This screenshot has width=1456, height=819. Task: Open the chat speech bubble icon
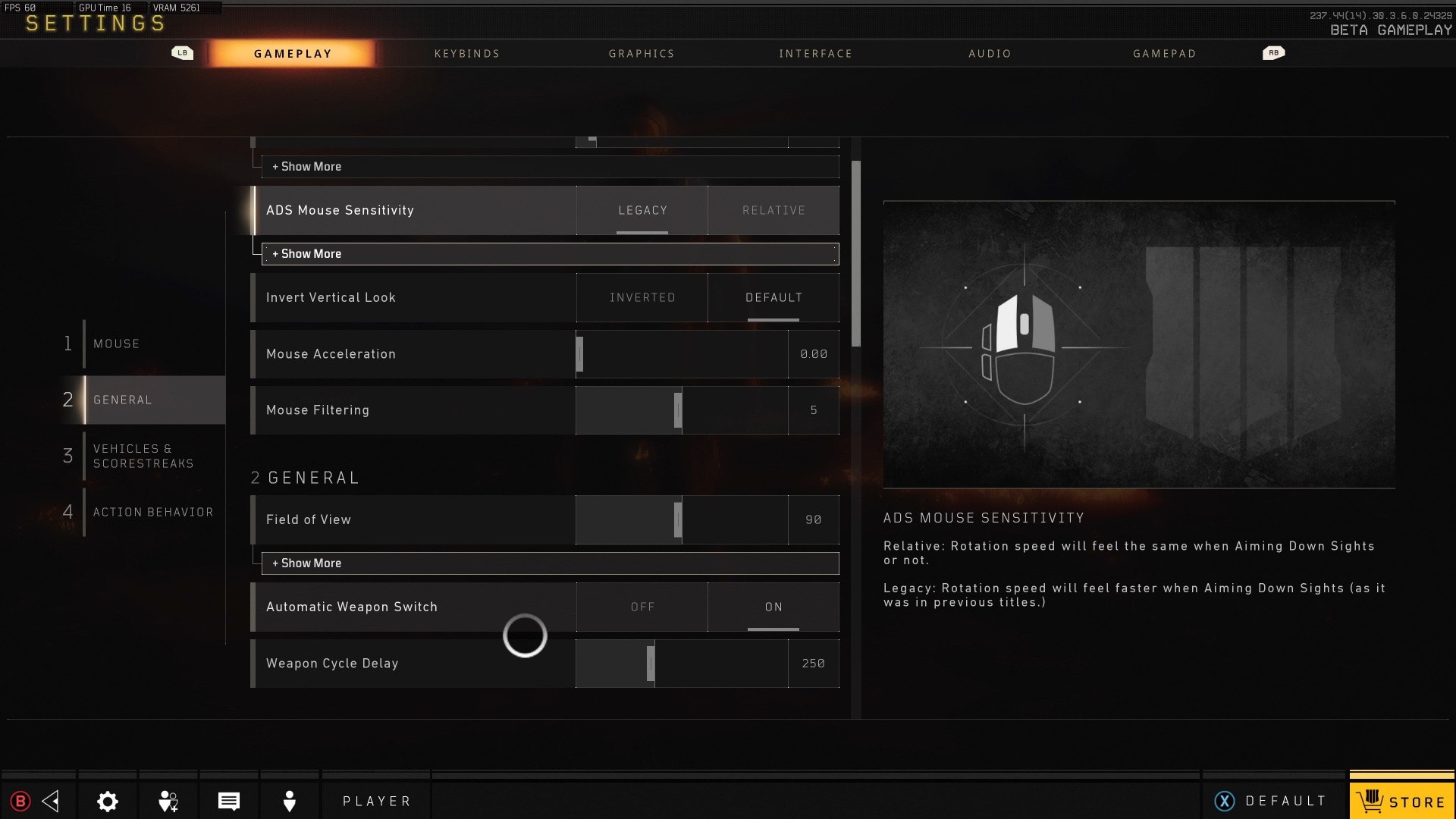(x=229, y=801)
